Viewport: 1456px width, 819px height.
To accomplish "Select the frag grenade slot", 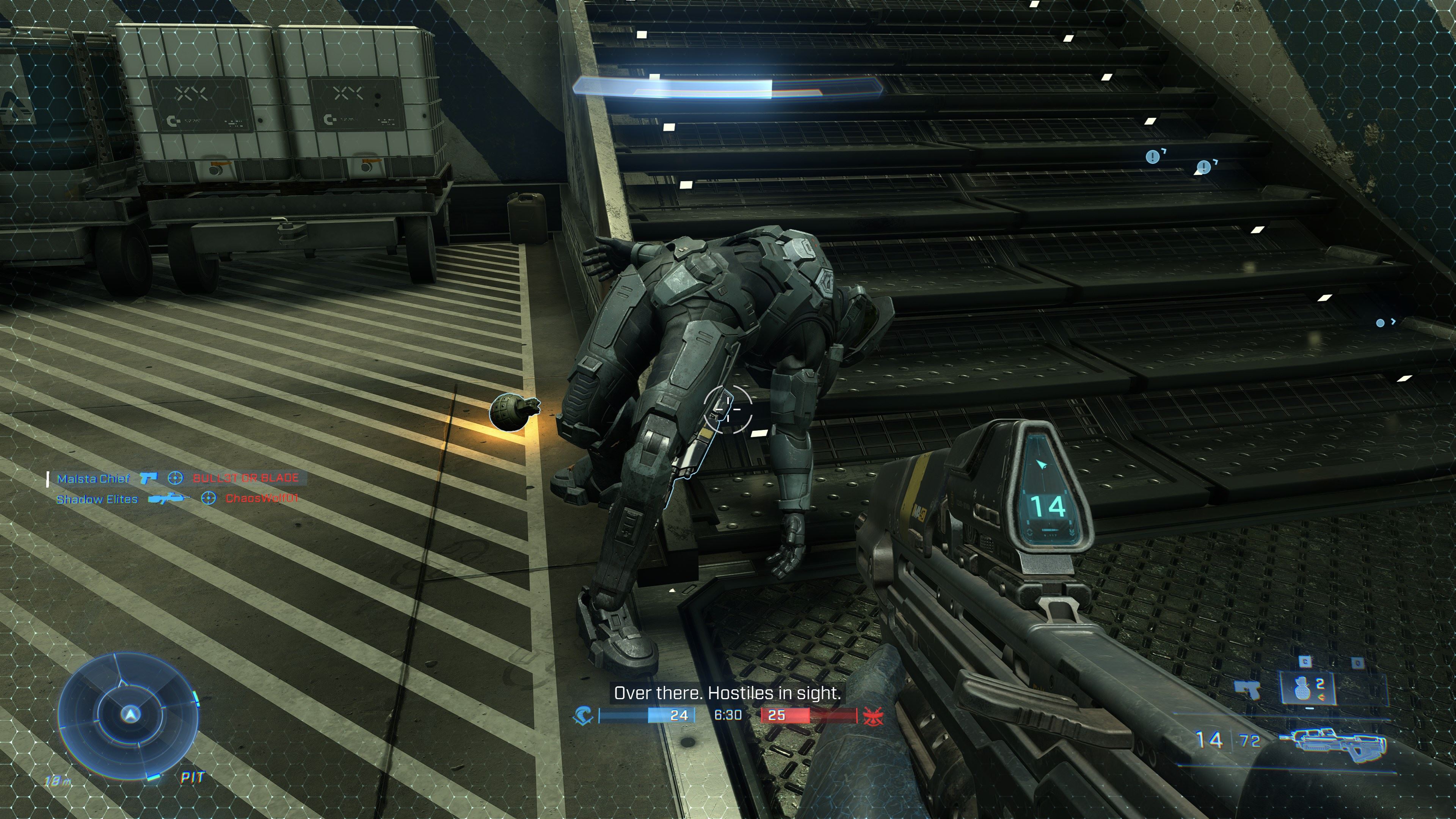I will click(x=1307, y=688).
